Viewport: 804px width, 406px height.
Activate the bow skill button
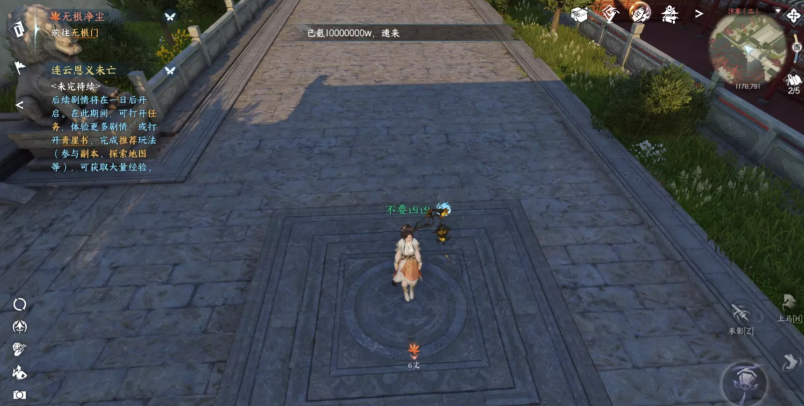point(740,314)
